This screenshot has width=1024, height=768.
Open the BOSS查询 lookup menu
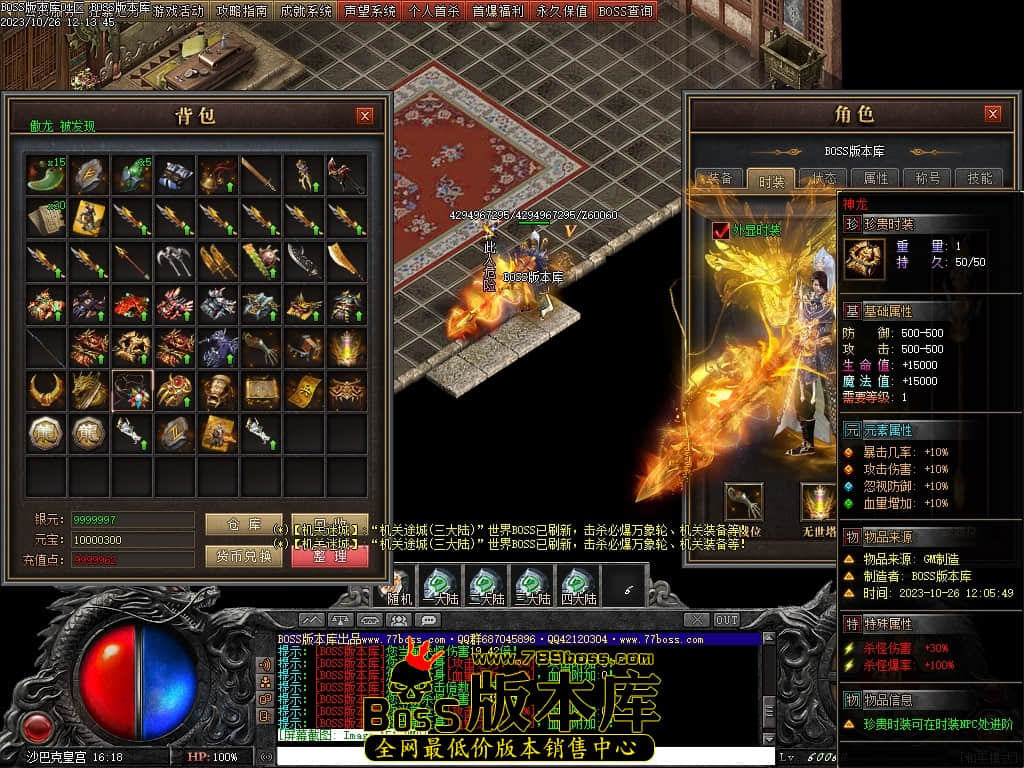626,12
